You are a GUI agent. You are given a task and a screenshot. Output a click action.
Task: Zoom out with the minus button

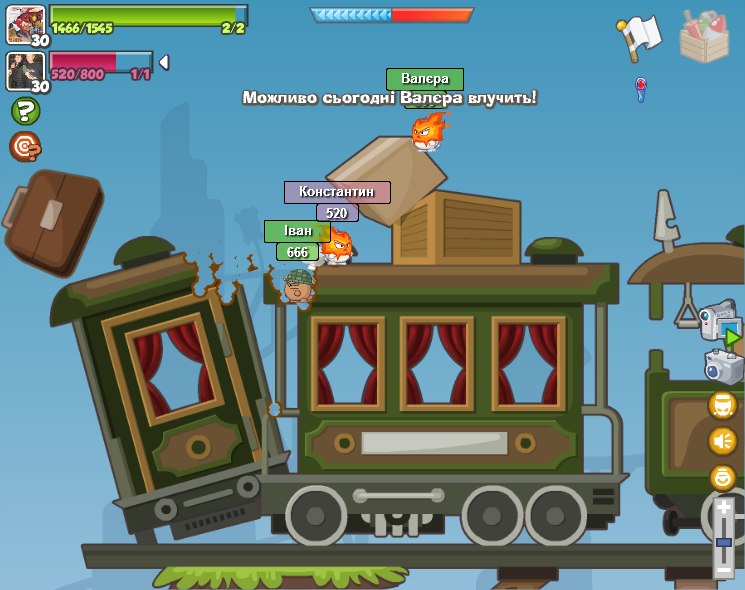click(x=724, y=567)
